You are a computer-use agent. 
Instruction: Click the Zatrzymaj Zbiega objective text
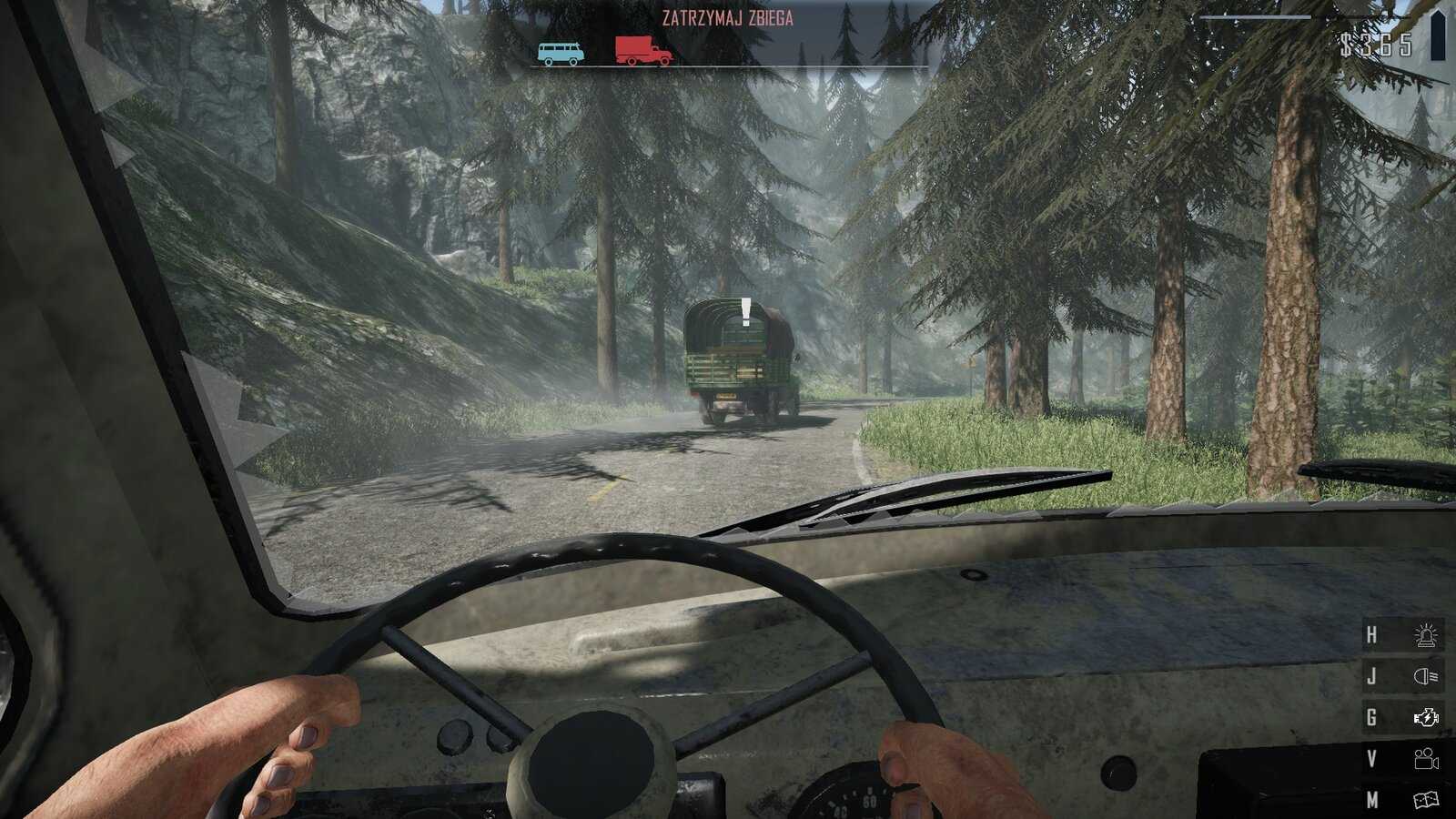click(x=727, y=18)
